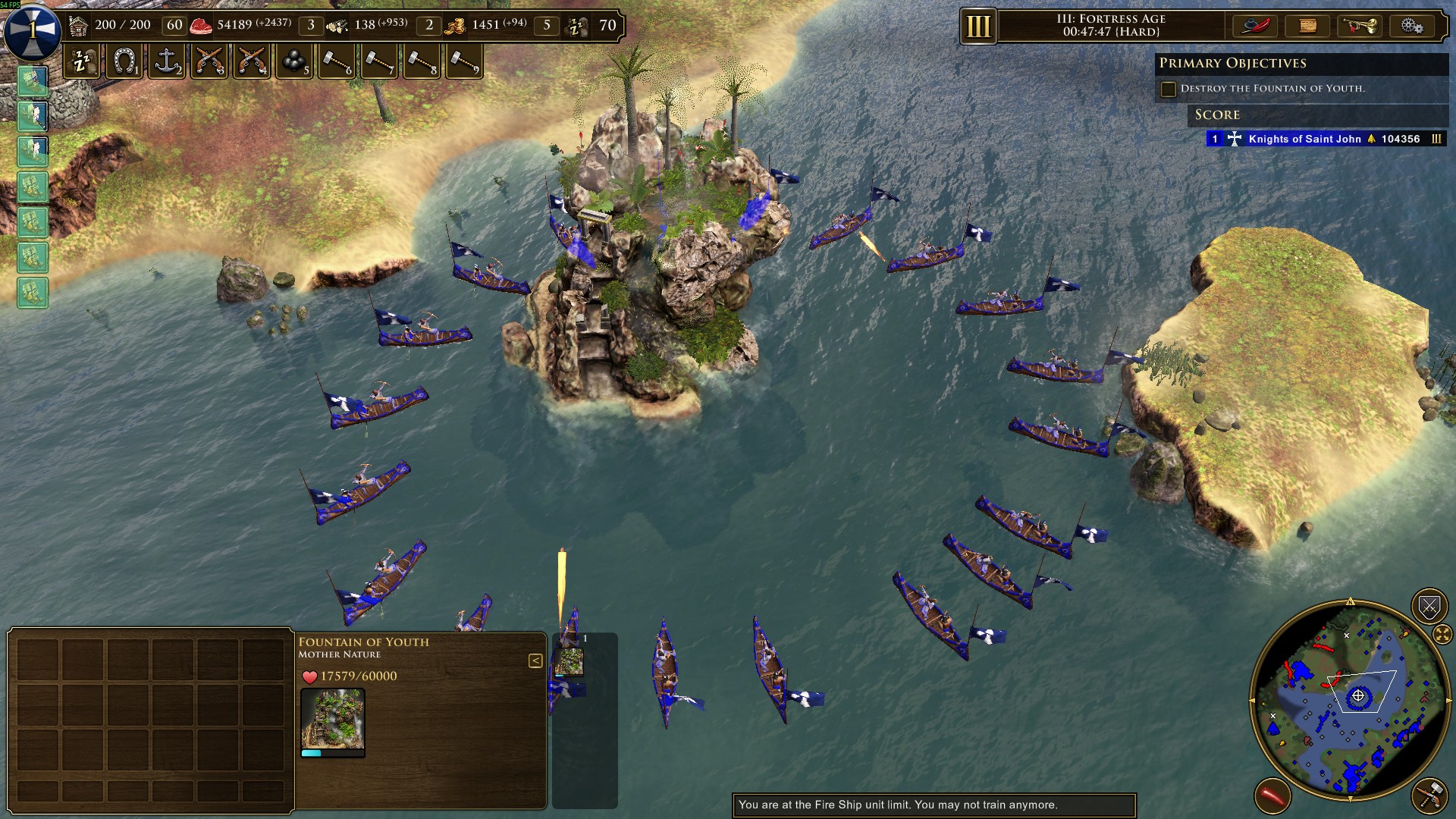
Task: Open the hat and feather diplomacy button
Action: tap(1255, 26)
